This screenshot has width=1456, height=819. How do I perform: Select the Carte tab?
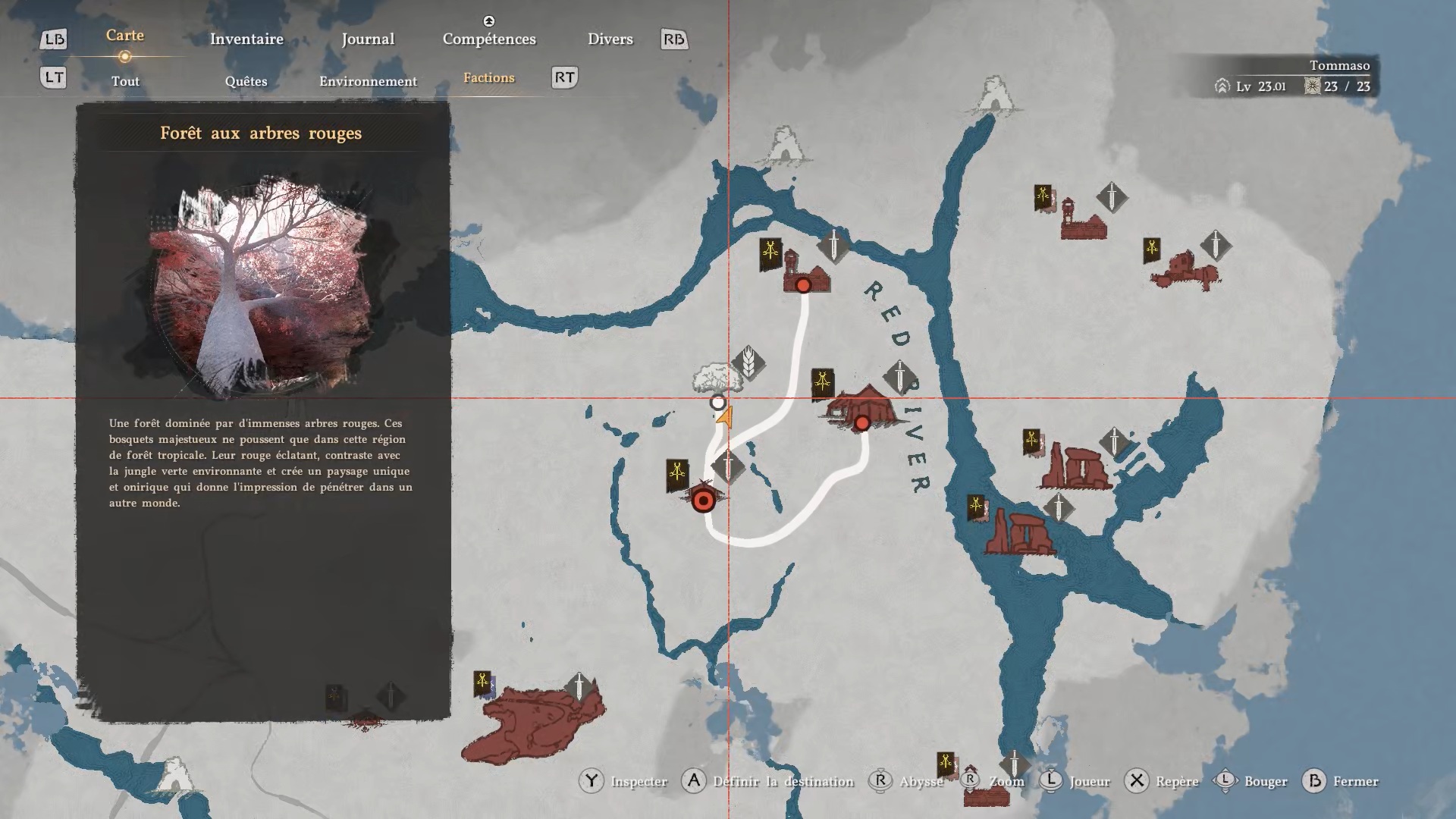125,36
